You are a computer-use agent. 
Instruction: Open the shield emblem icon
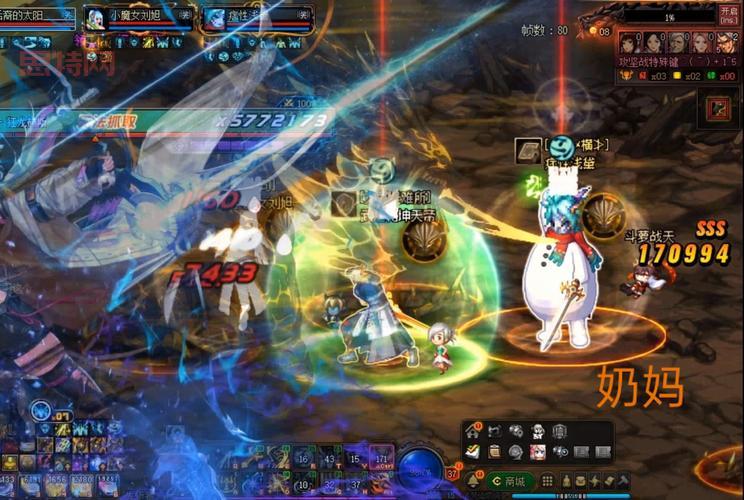click(x=560, y=431)
